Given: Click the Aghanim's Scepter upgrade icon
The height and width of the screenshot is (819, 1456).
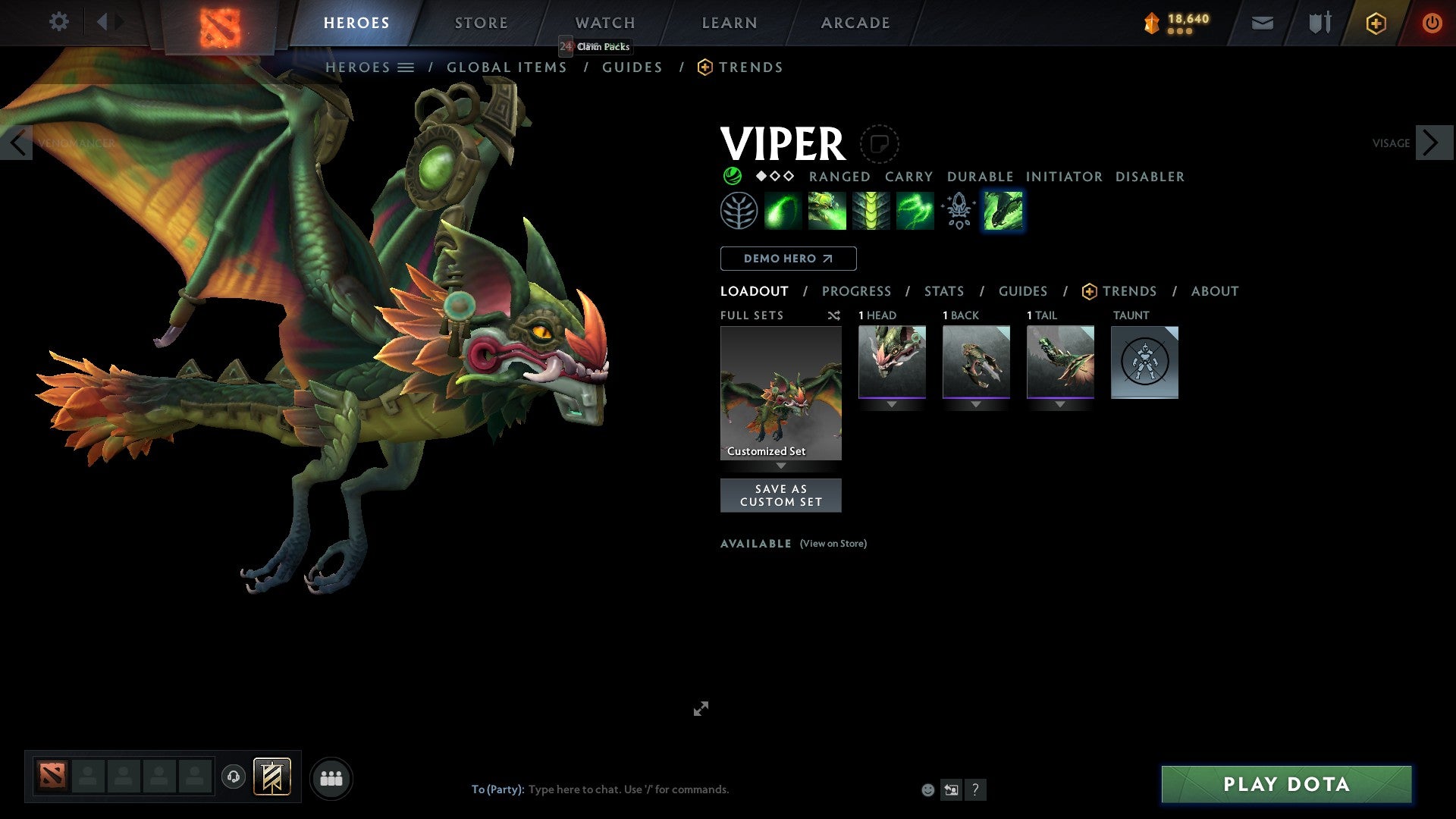Looking at the screenshot, I should (x=958, y=210).
